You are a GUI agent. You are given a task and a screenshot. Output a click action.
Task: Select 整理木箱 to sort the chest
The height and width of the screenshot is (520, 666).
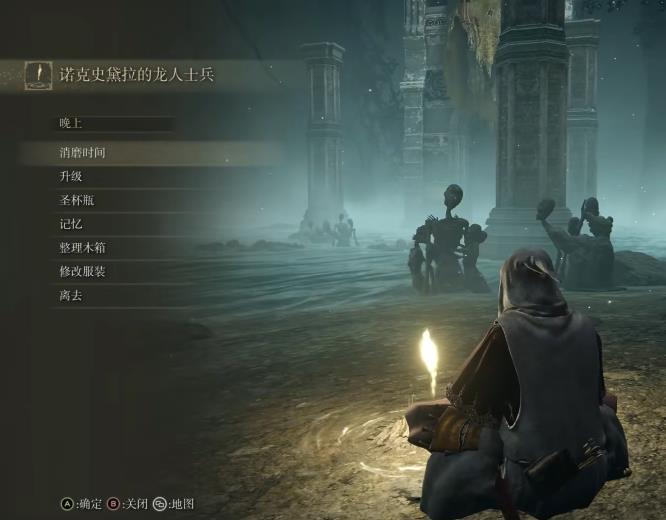click(82, 247)
